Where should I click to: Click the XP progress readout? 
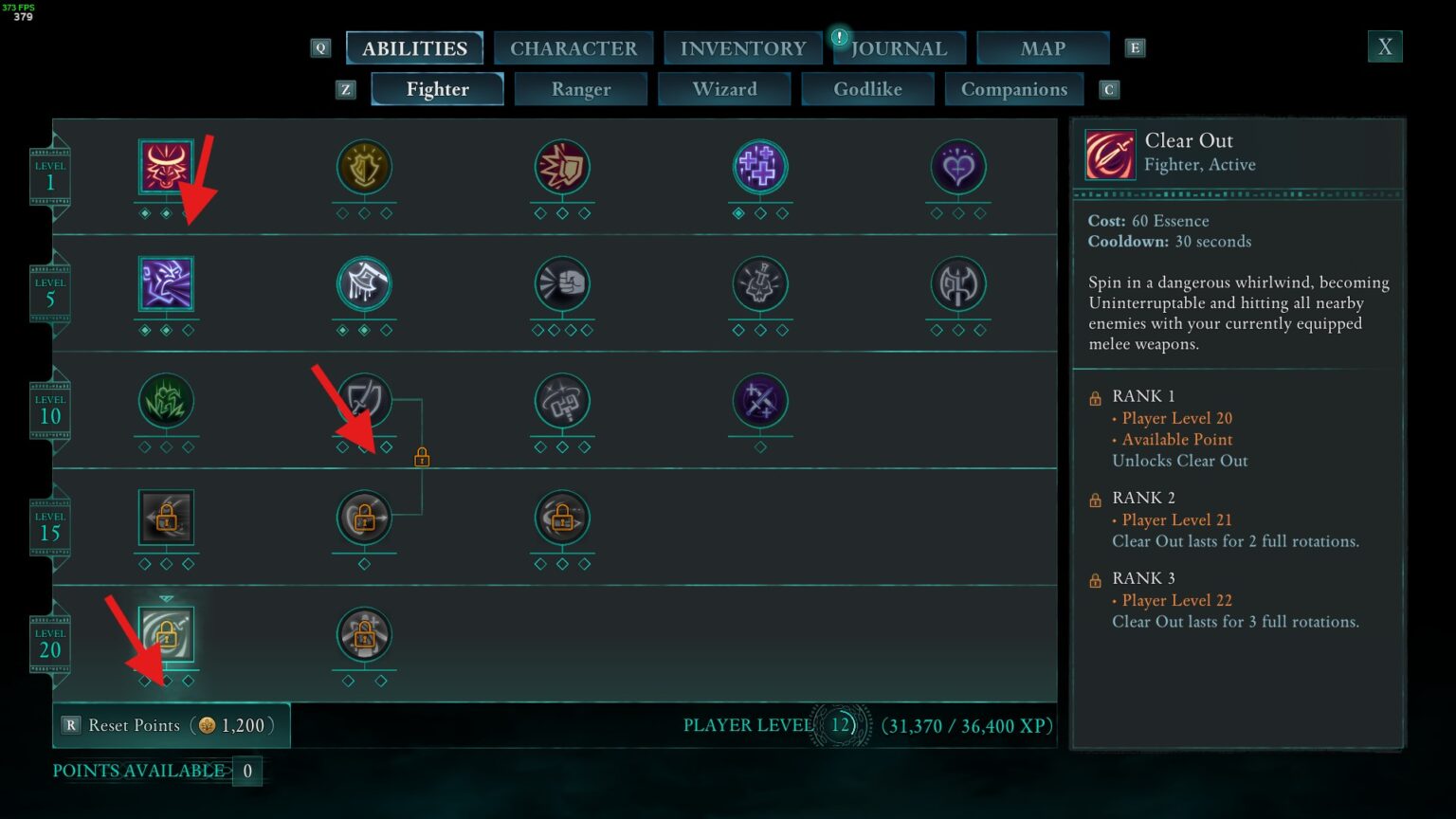pos(966,725)
